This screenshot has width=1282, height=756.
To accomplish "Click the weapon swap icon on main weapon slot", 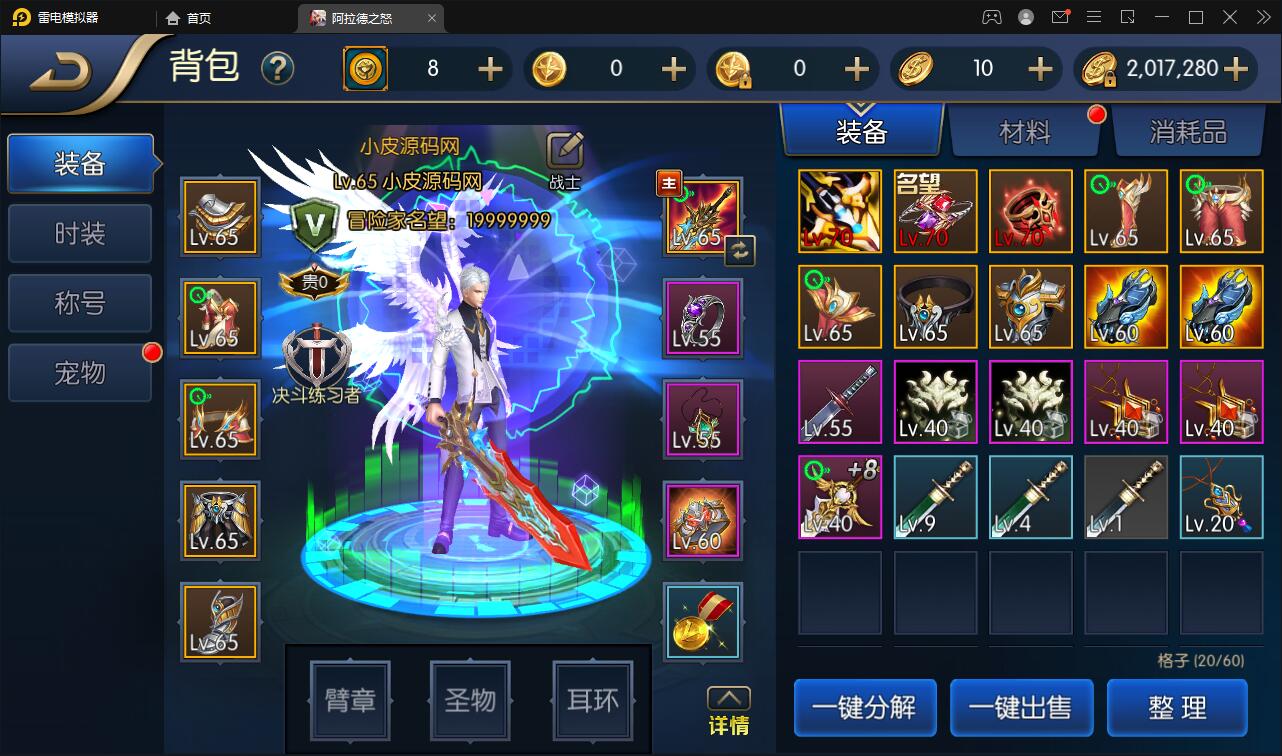I will pos(739,252).
